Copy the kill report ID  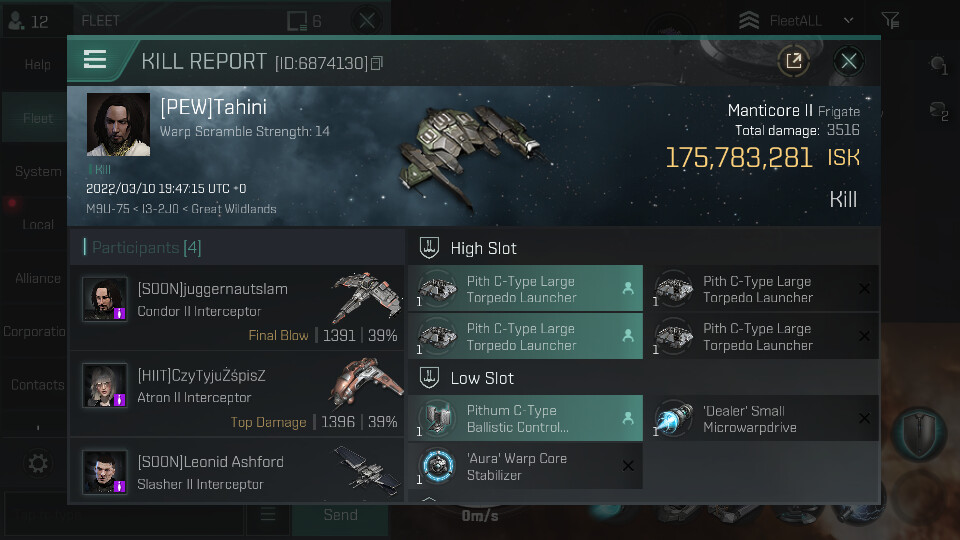point(377,63)
